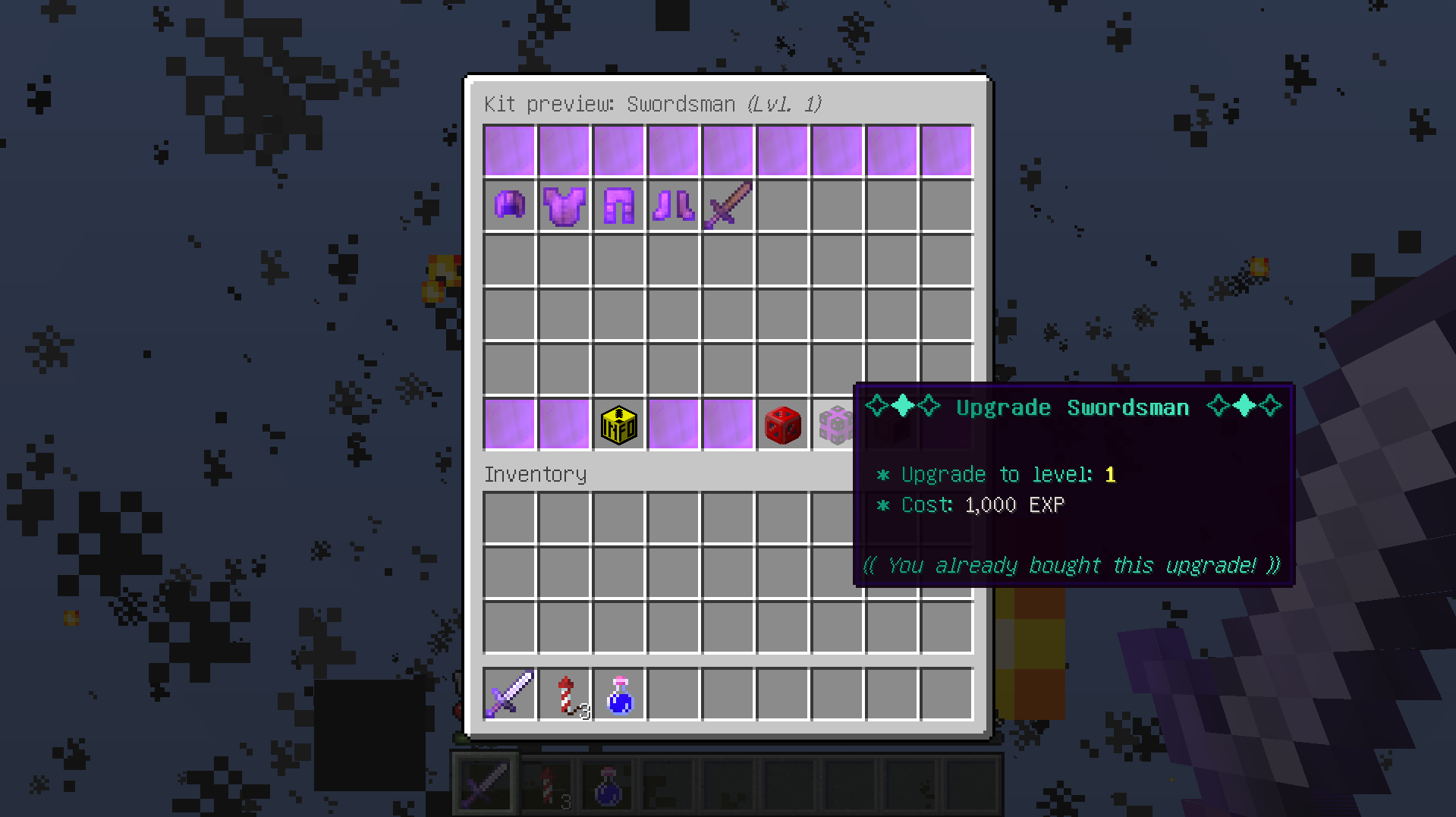Select the enchanted sword in the armor row
Viewport: 1456px width, 817px height.
click(x=728, y=205)
